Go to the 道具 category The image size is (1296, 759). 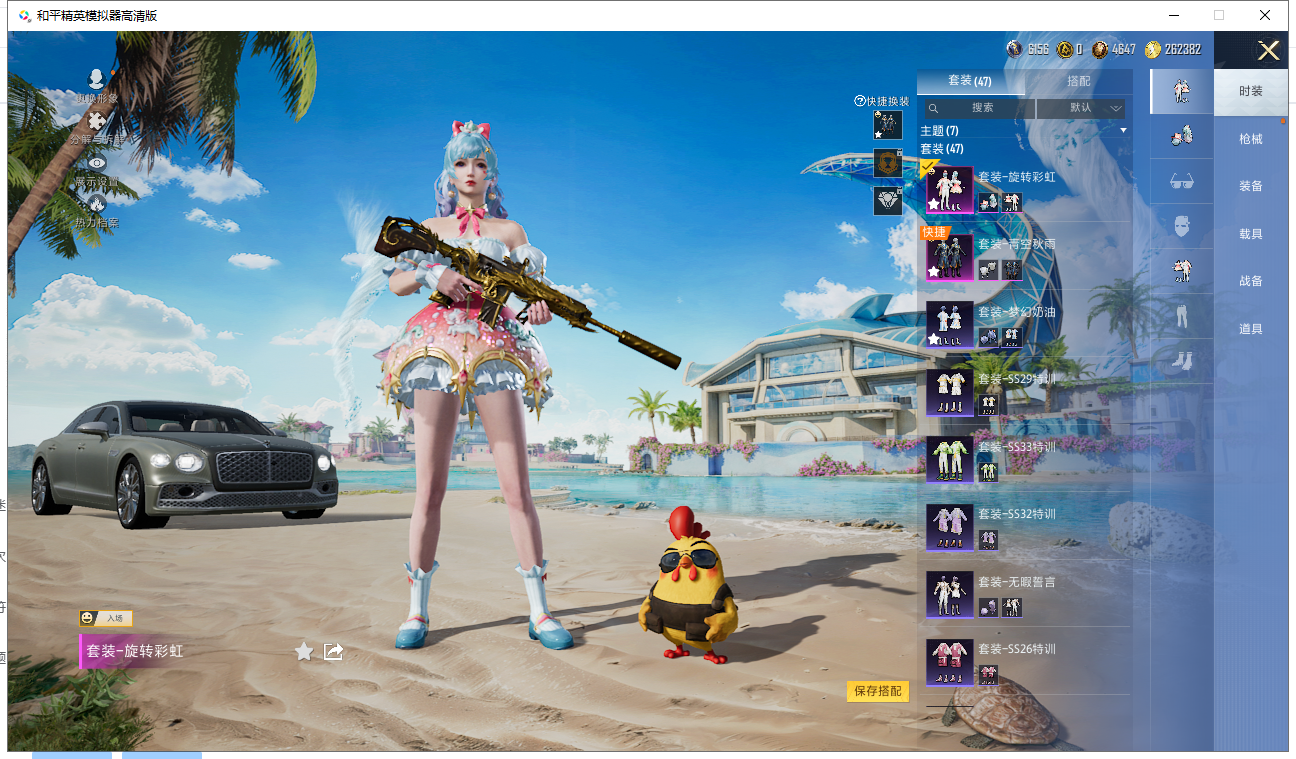1250,329
